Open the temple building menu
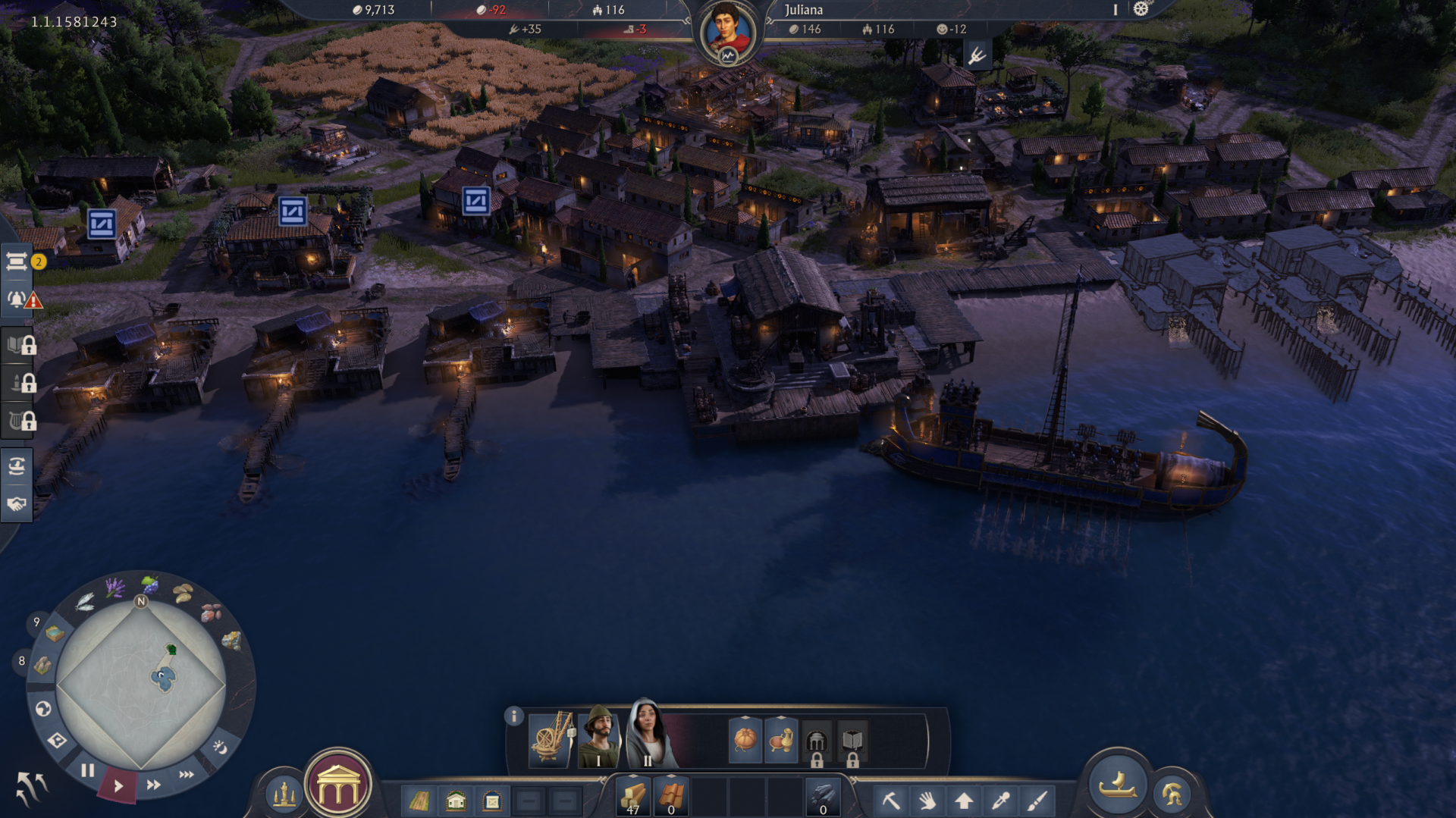The image size is (1456, 818). click(338, 787)
